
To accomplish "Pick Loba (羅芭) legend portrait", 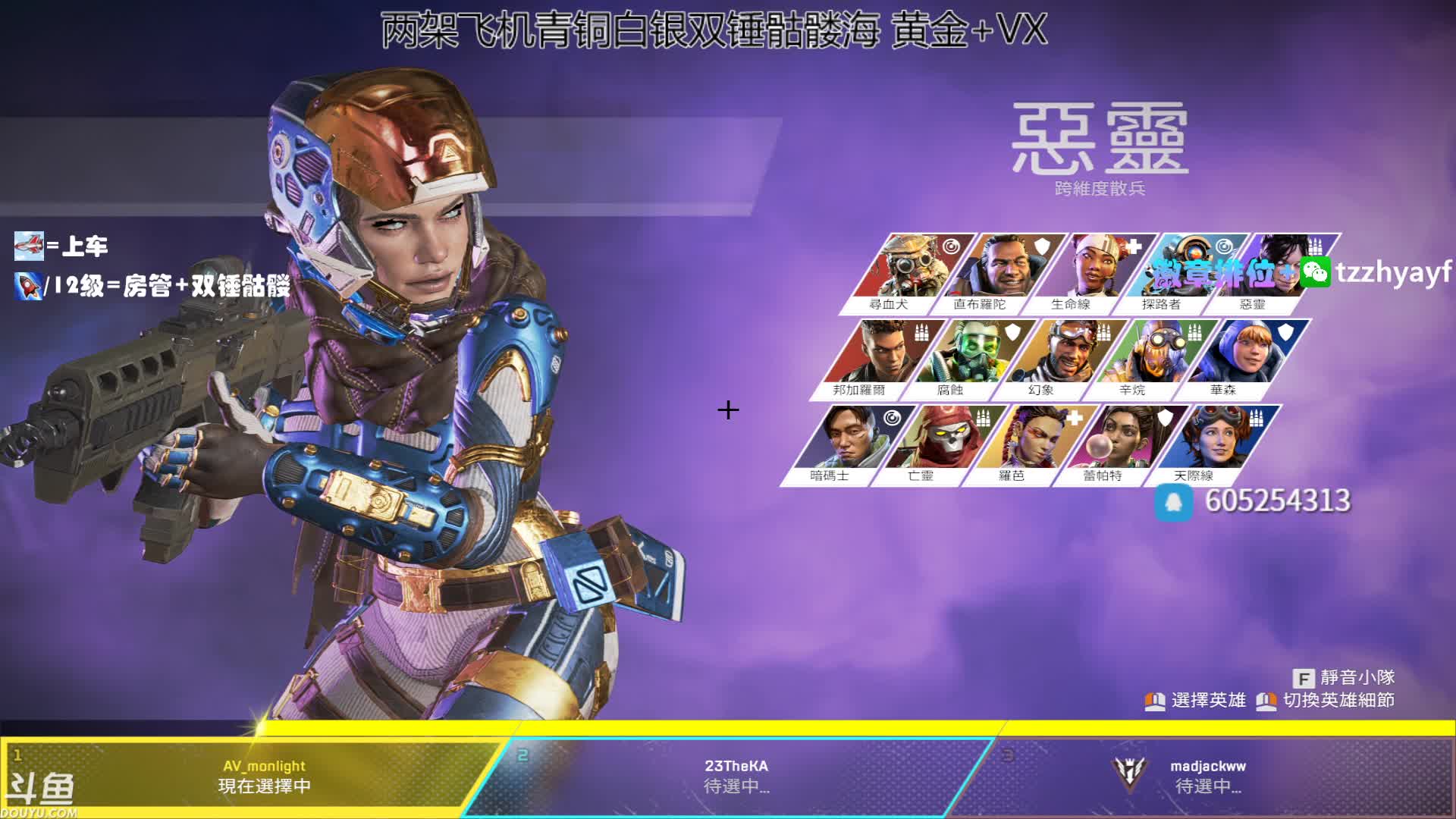I will click(1030, 444).
